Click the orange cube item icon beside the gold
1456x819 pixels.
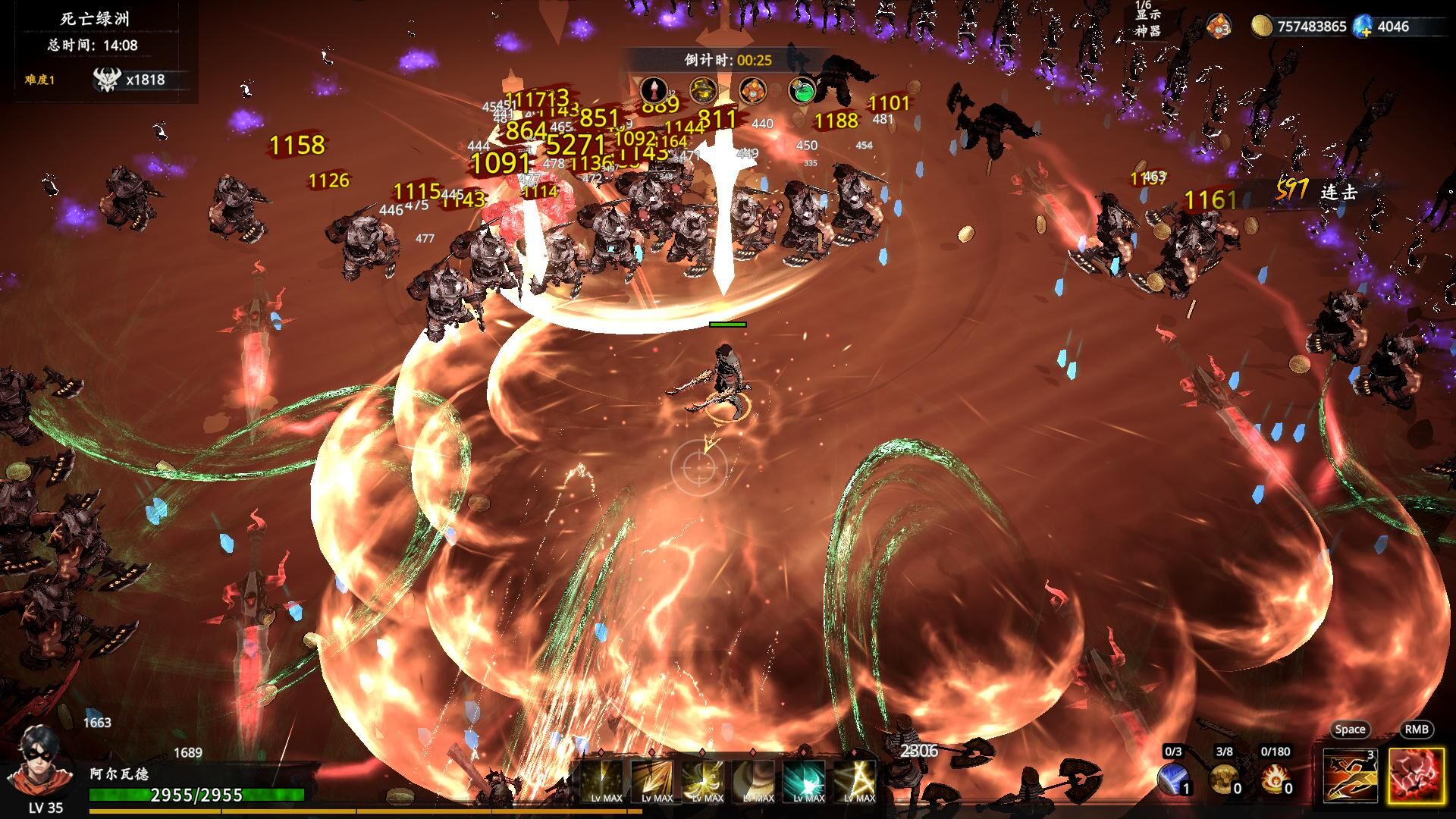coord(1218,27)
